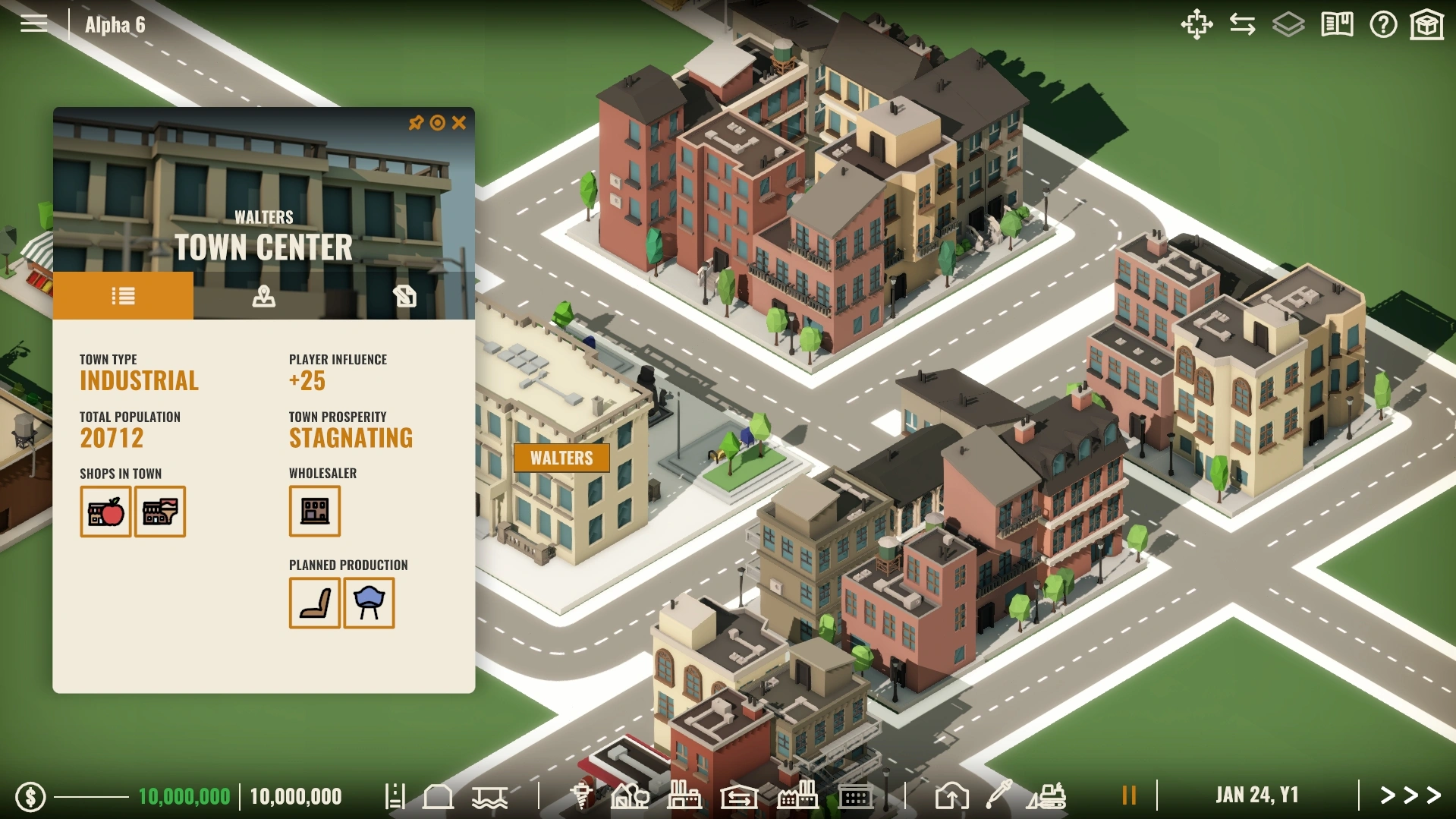The height and width of the screenshot is (819, 1456).
Task: Open the help question mark
Action: tap(1383, 25)
